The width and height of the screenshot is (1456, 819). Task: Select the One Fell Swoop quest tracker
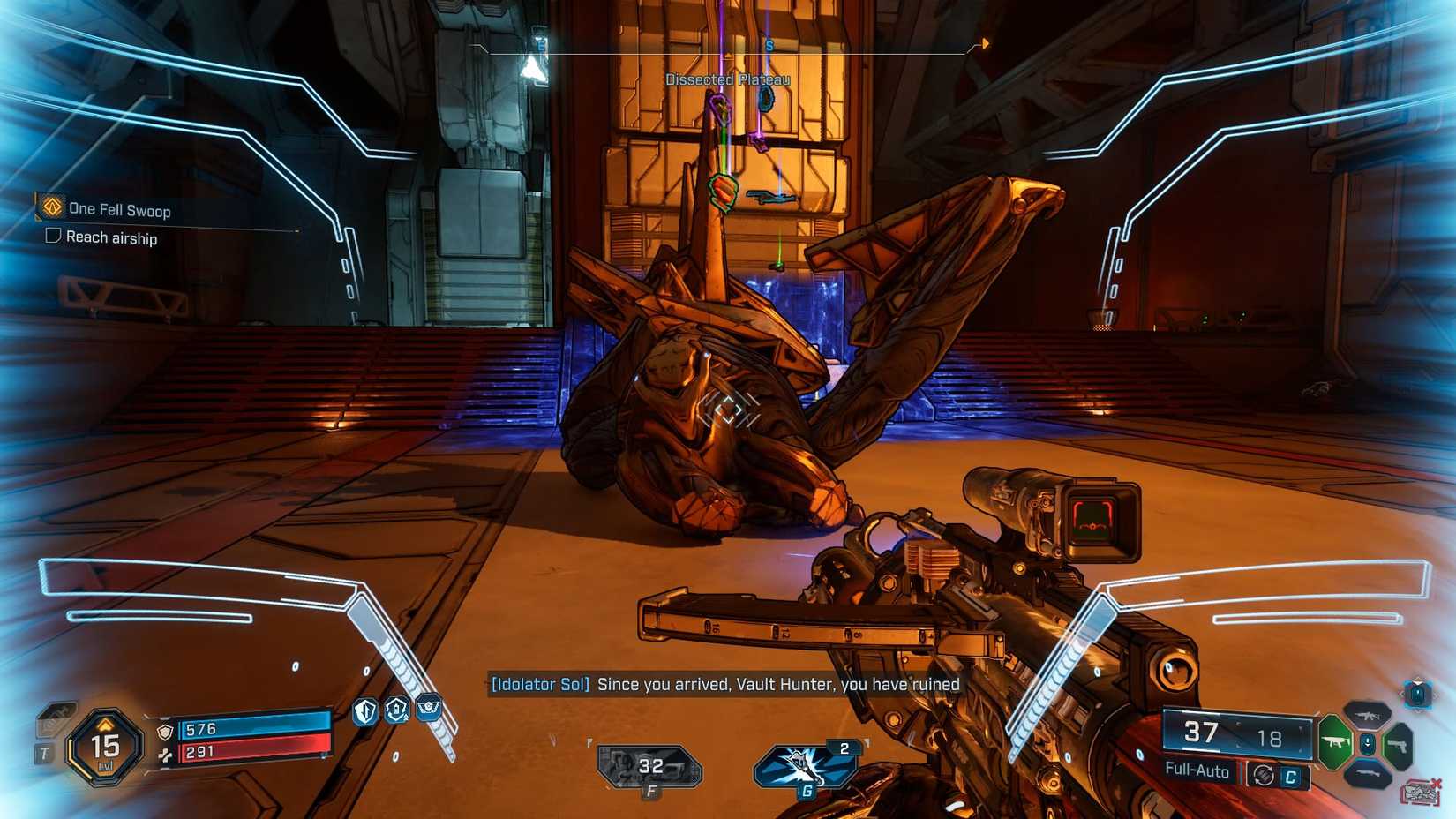[x=118, y=210]
